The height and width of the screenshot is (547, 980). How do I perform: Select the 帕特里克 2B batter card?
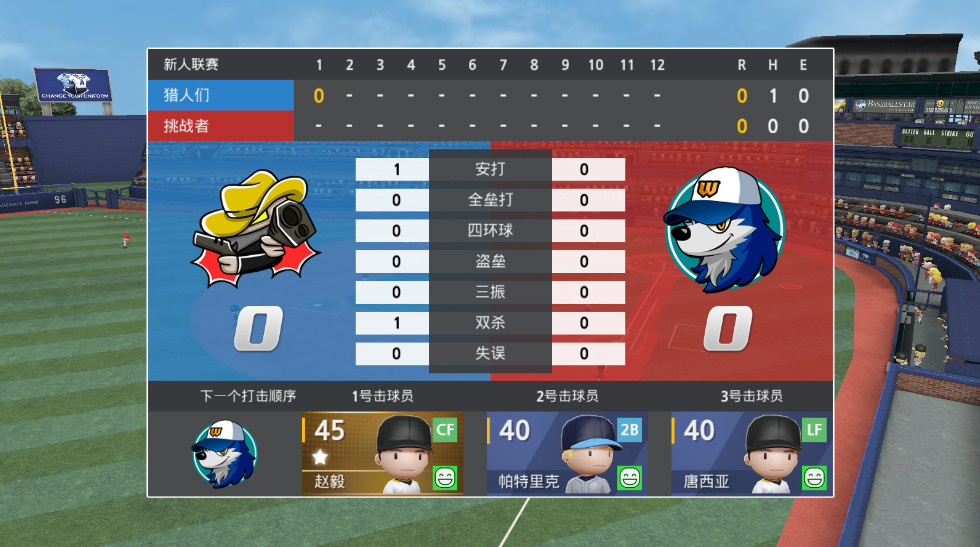tap(566, 453)
